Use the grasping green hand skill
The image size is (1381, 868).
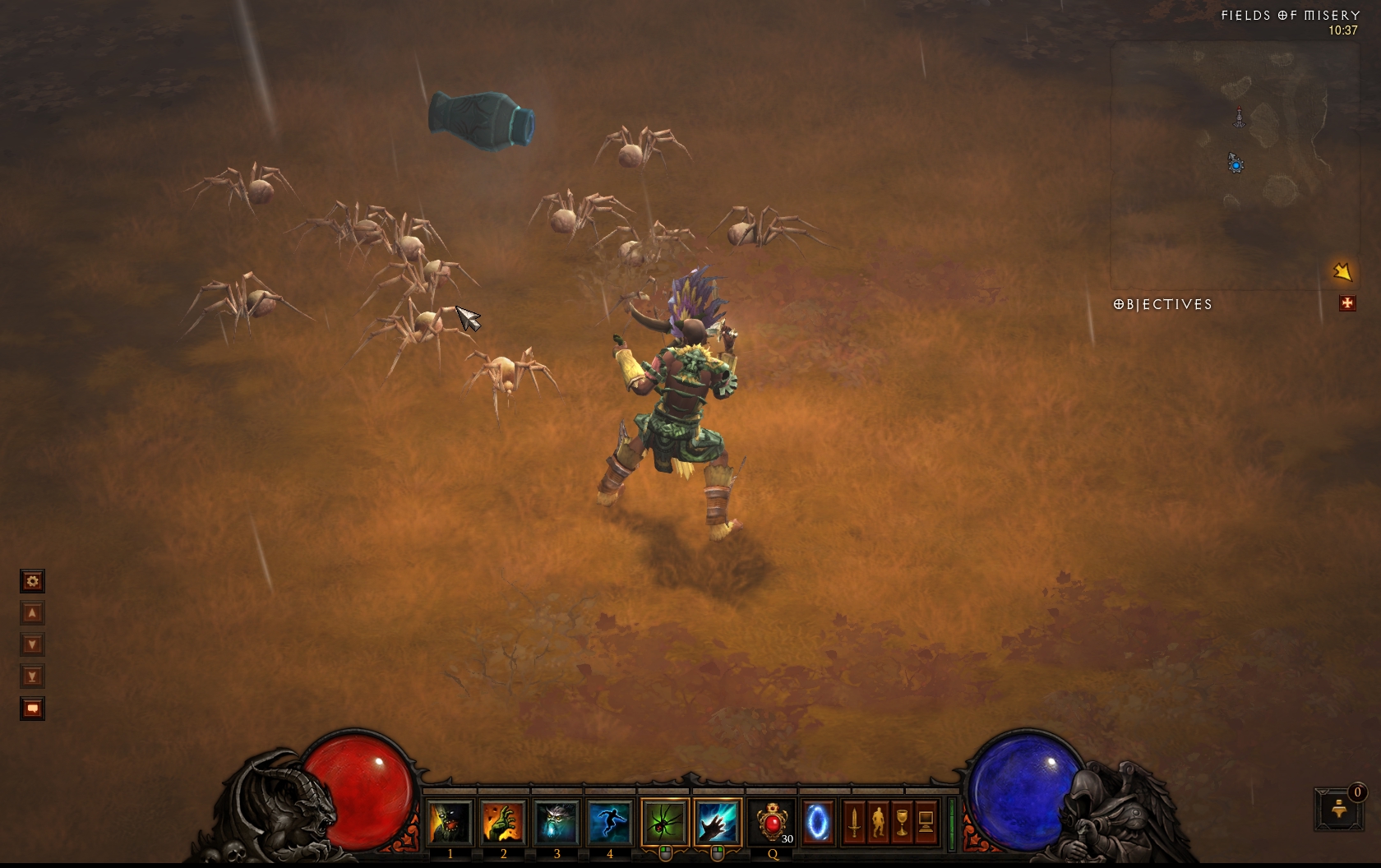tap(502, 822)
